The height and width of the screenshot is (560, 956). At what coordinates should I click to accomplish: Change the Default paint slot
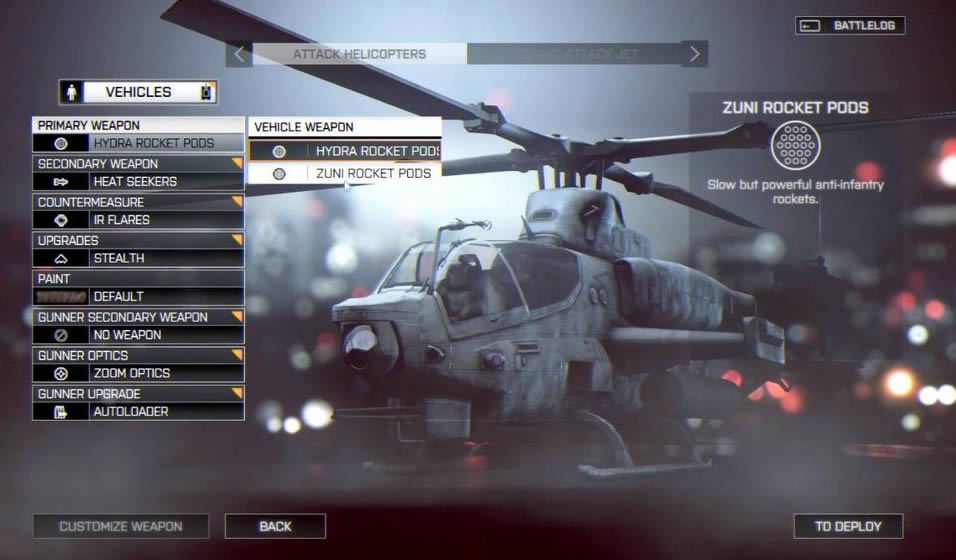pyautogui.click(x=138, y=297)
